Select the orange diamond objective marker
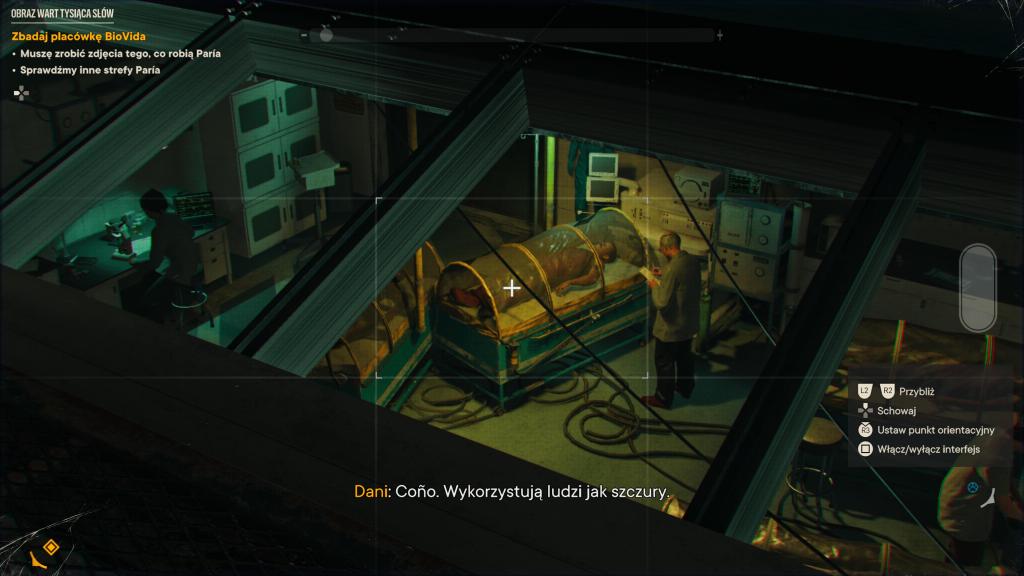 coord(50,547)
